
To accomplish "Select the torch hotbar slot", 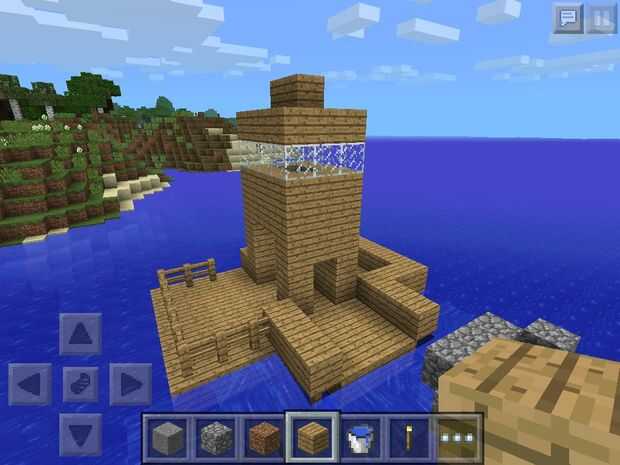I will pyautogui.click(x=407, y=437).
